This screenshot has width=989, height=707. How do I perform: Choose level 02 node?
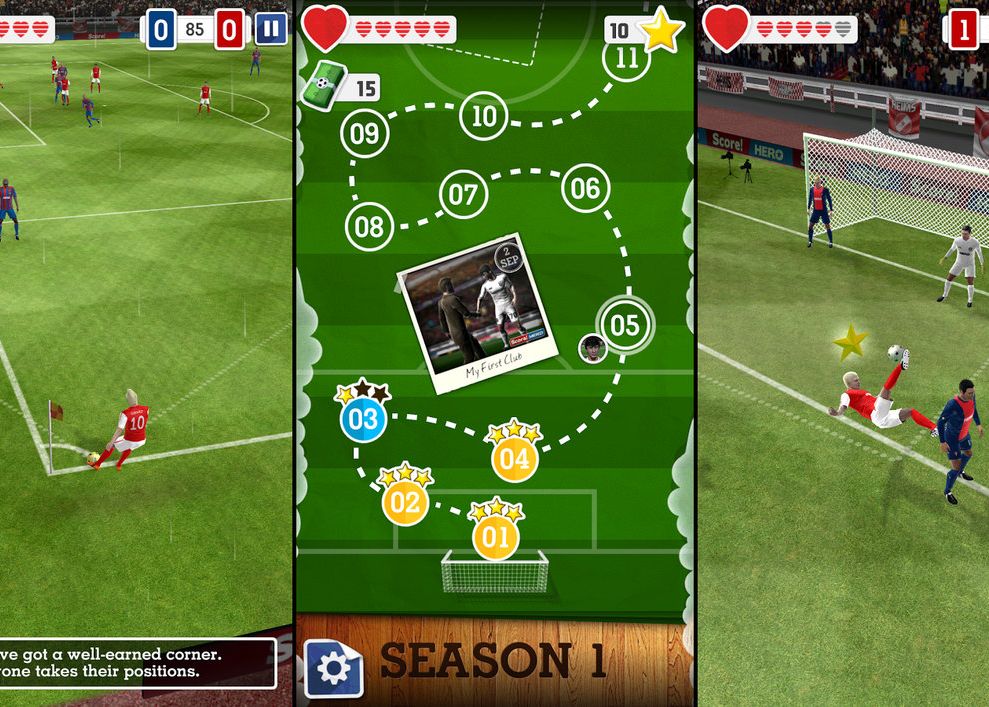coord(404,502)
